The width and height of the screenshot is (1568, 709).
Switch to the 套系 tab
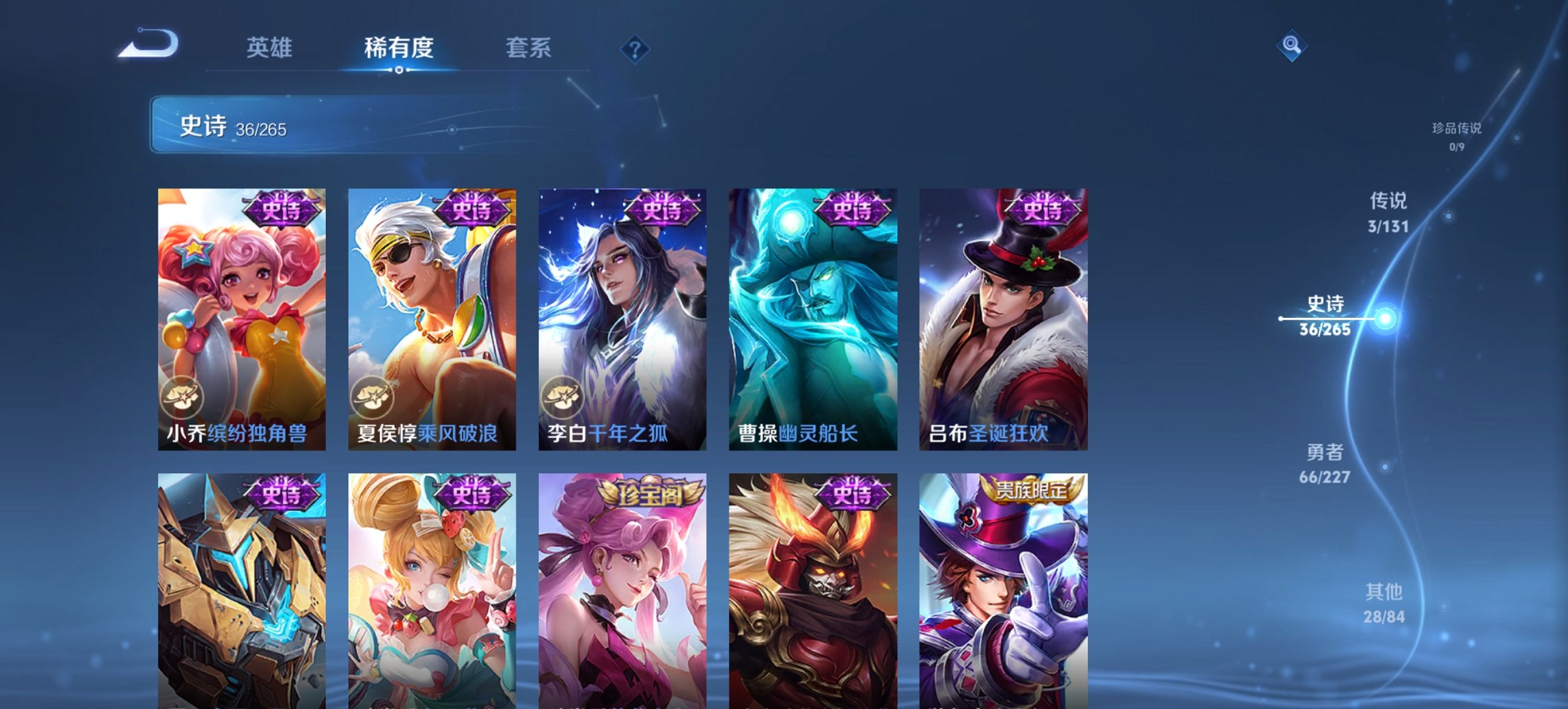[528, 49]
